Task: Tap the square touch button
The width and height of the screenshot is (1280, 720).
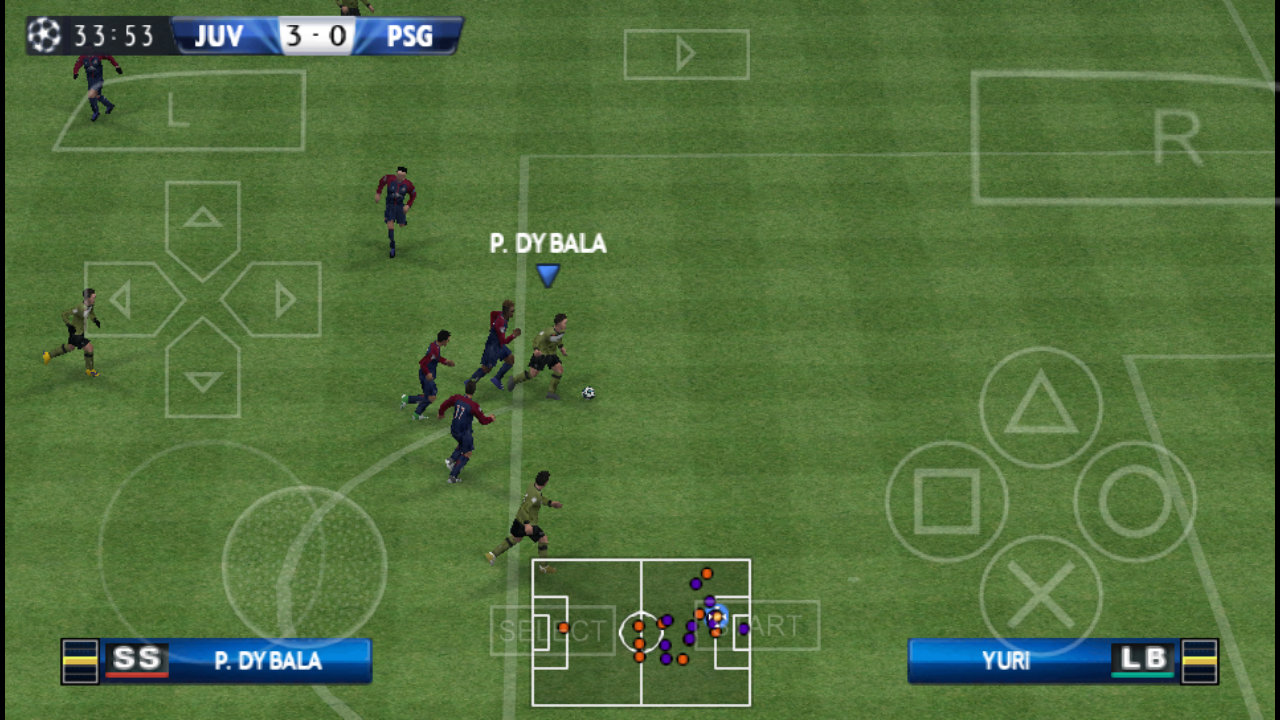Action: (x=946, y=501)
